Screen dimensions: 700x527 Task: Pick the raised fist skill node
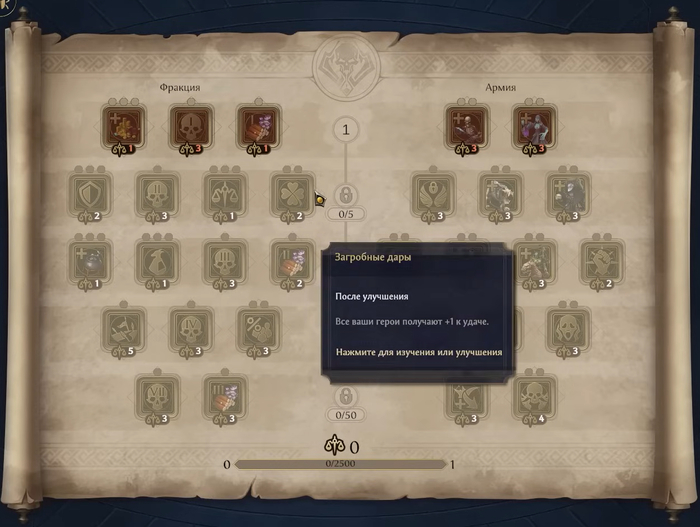[601, 261]
